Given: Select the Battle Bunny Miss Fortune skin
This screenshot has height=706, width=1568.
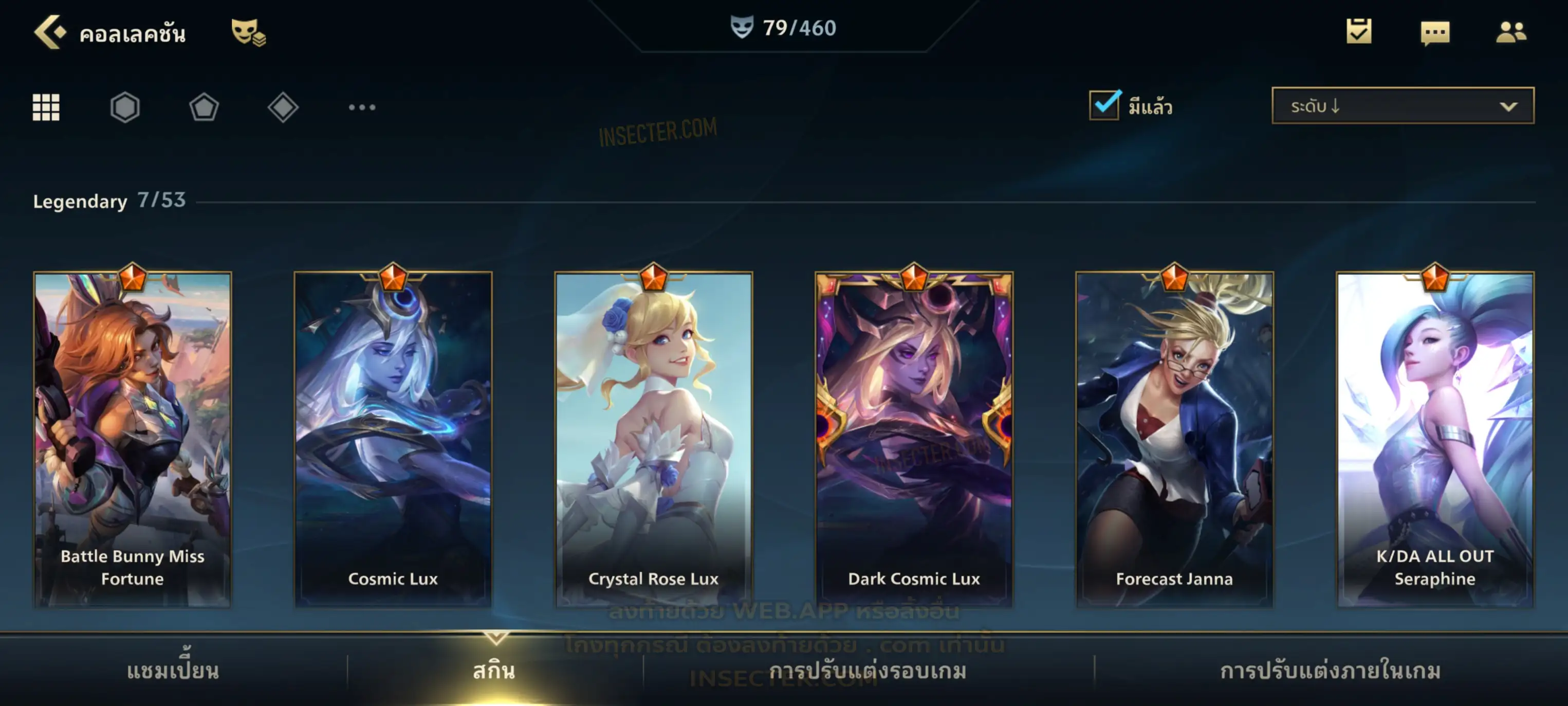Looking at the screenshot, I should pos(133,439).
